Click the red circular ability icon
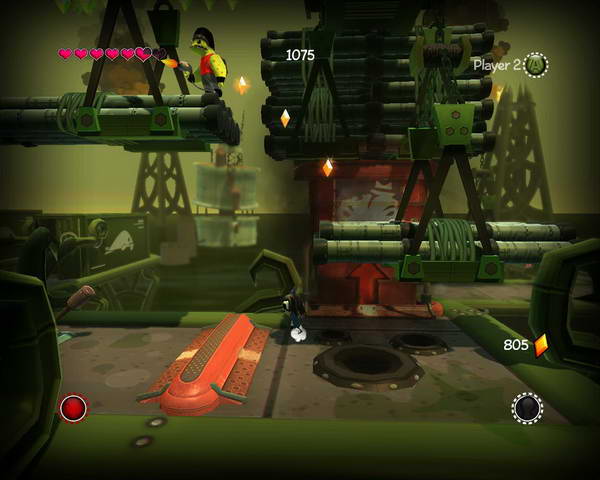This screenshot has height=480, width=600. [73, 407]
